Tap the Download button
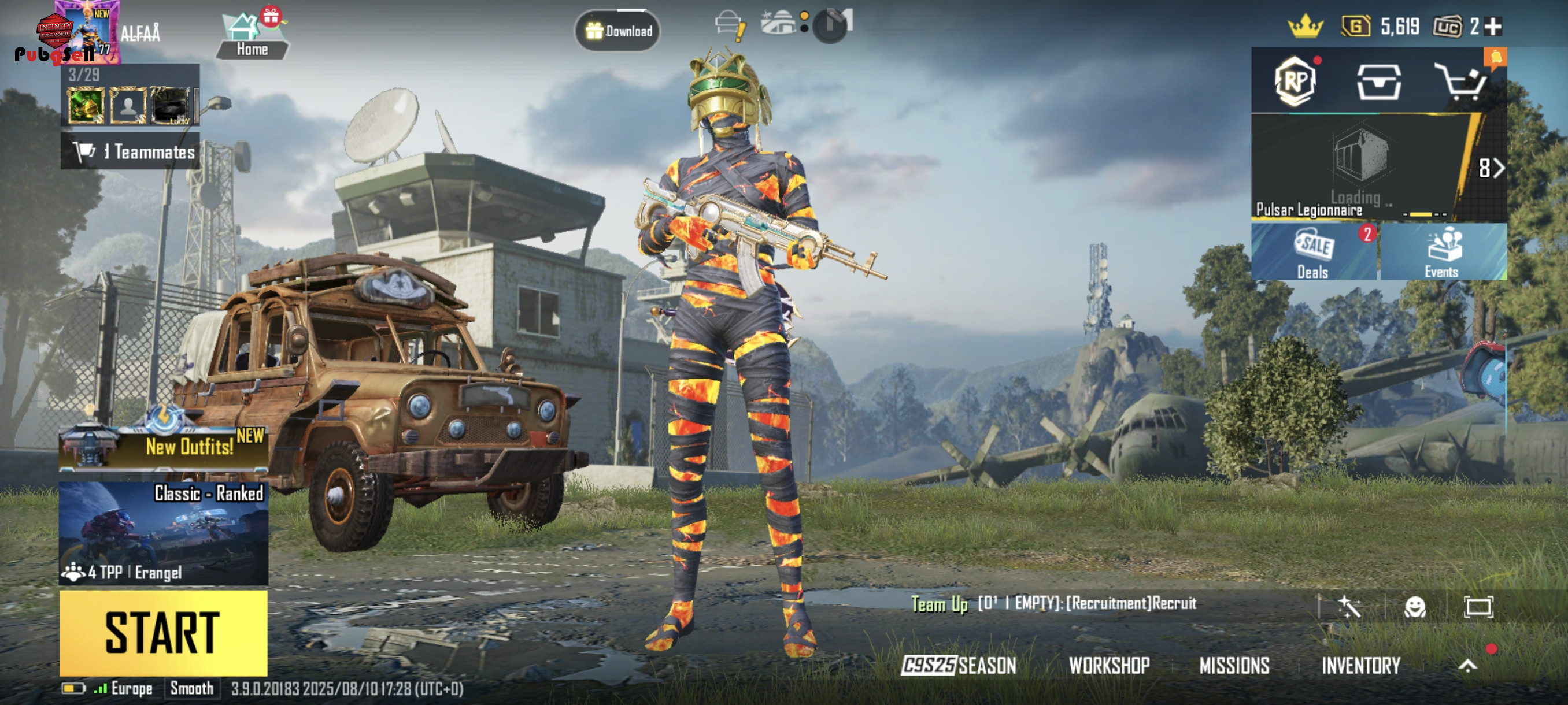The image size is (1568, 705). coord(618,31)
